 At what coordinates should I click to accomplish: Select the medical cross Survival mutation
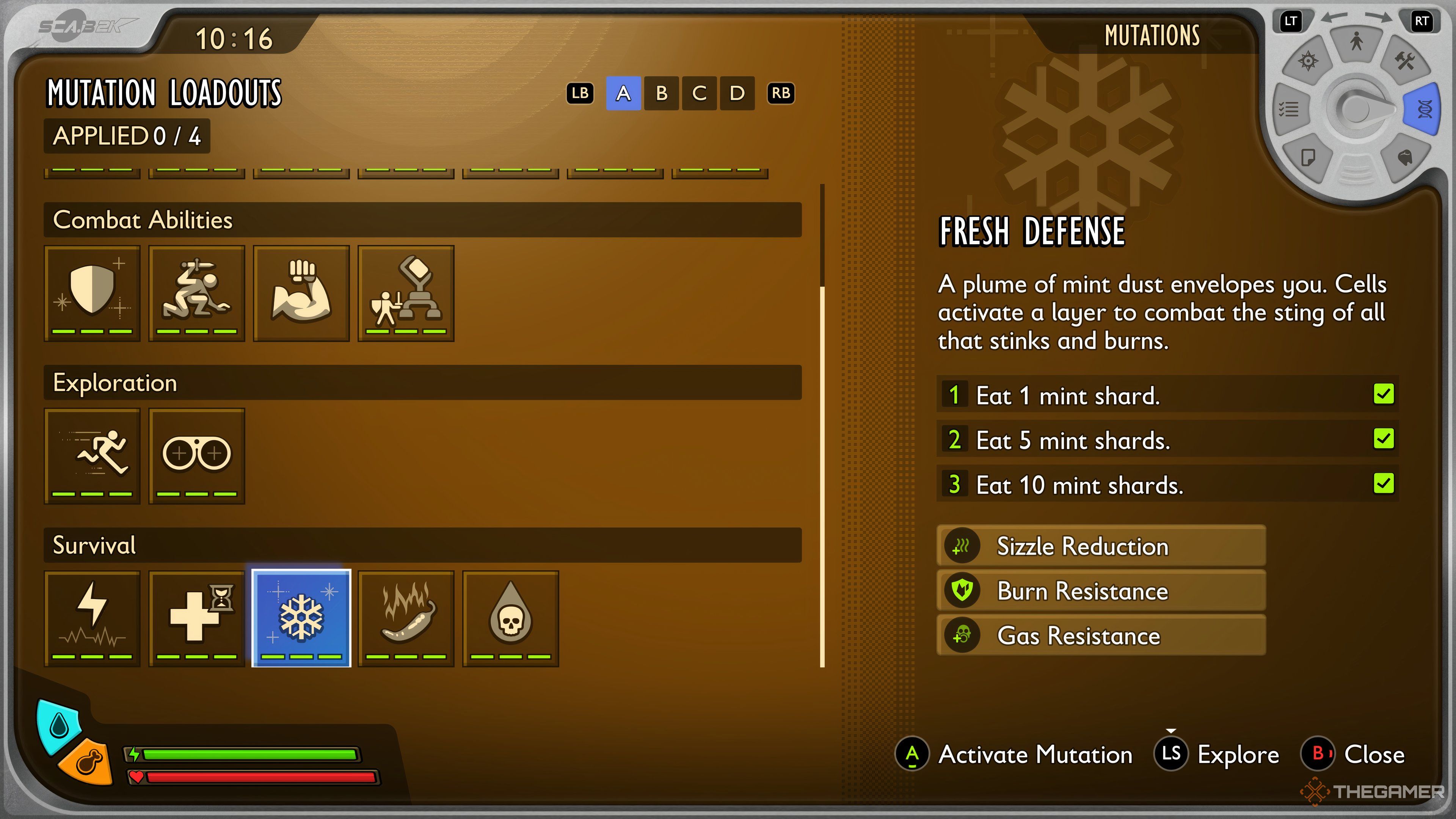197,618
